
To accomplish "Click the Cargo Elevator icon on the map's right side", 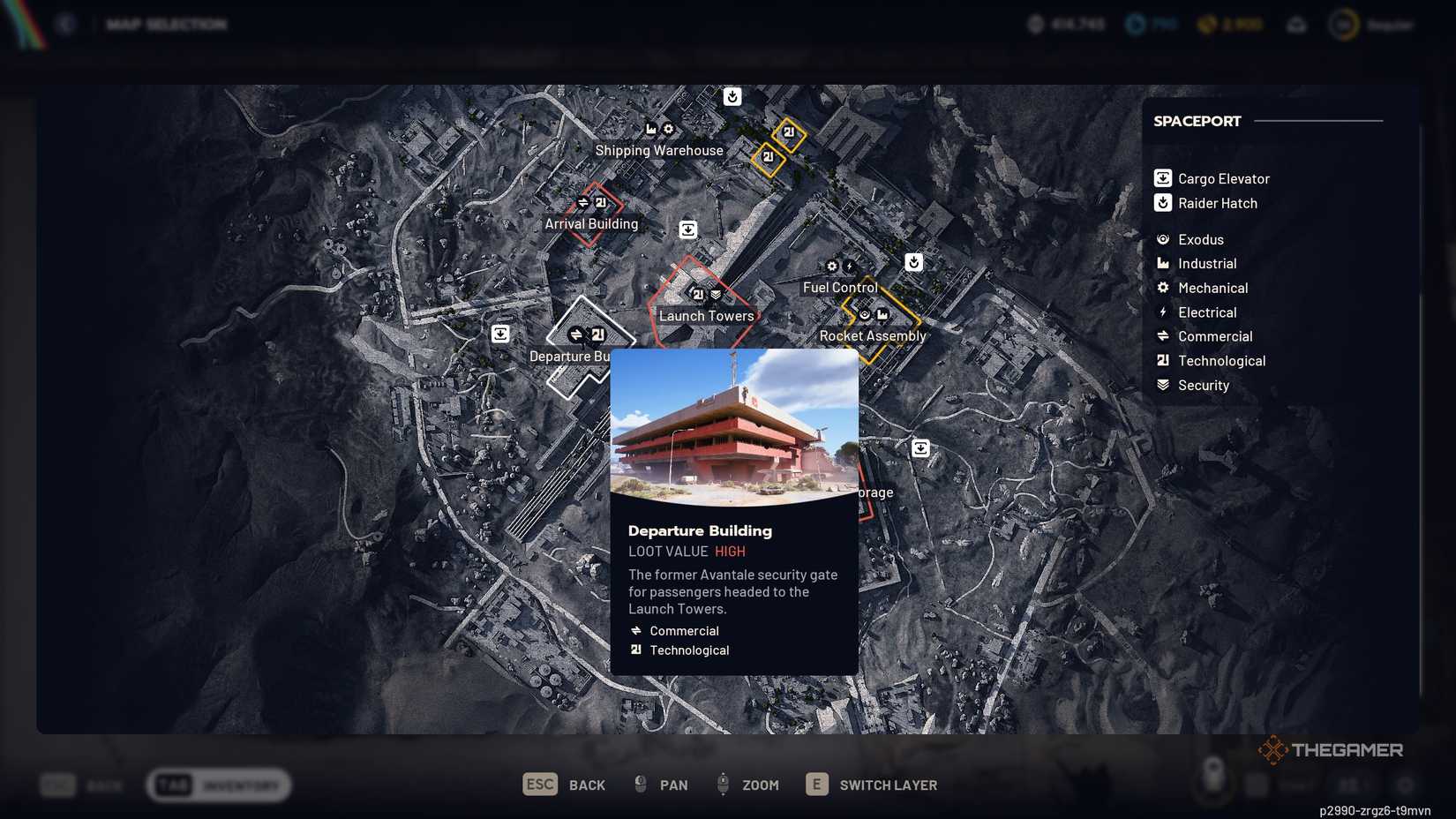I will click(920, 447).
